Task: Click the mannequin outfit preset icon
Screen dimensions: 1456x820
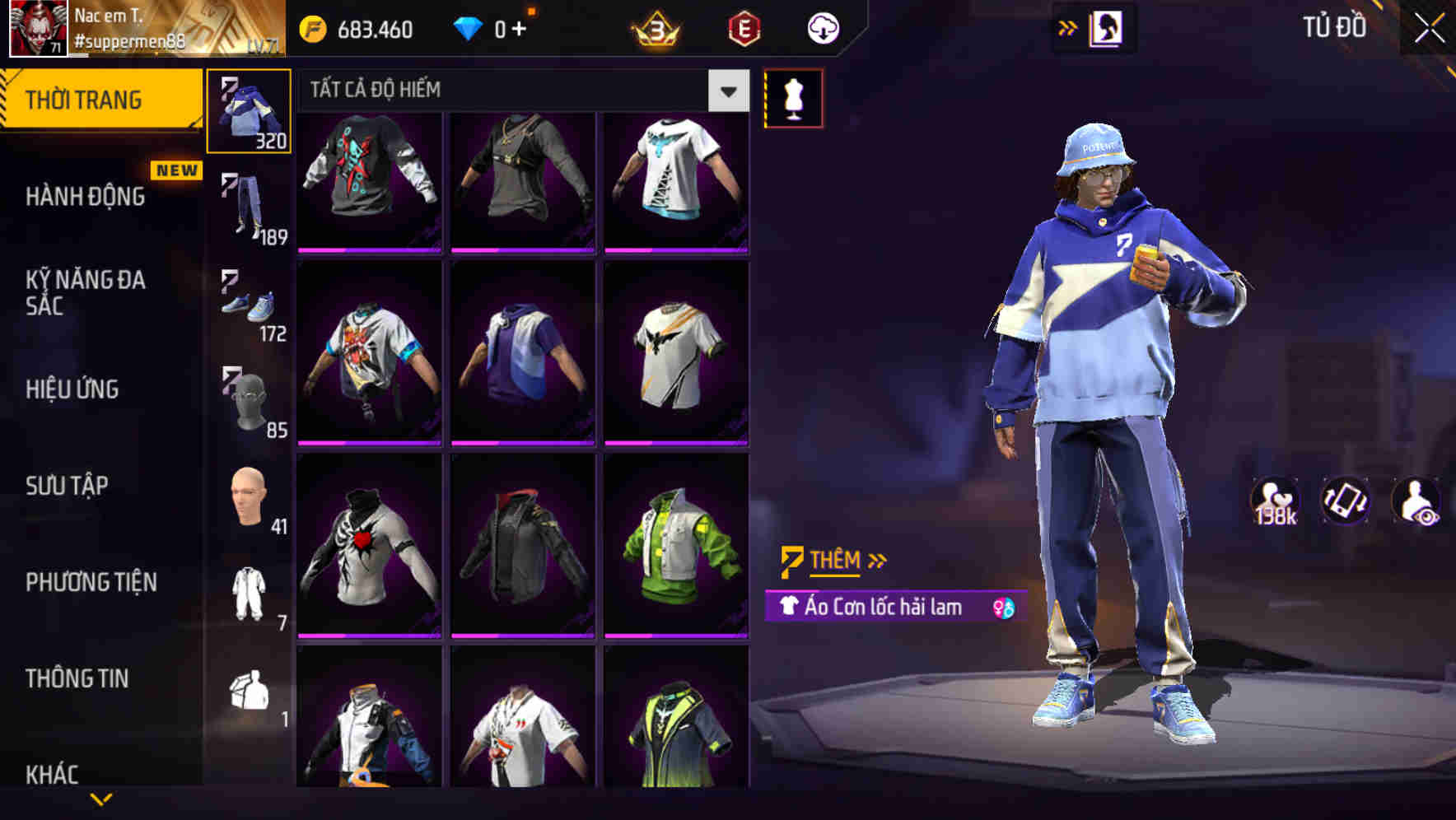Action: tap(793, 99)
